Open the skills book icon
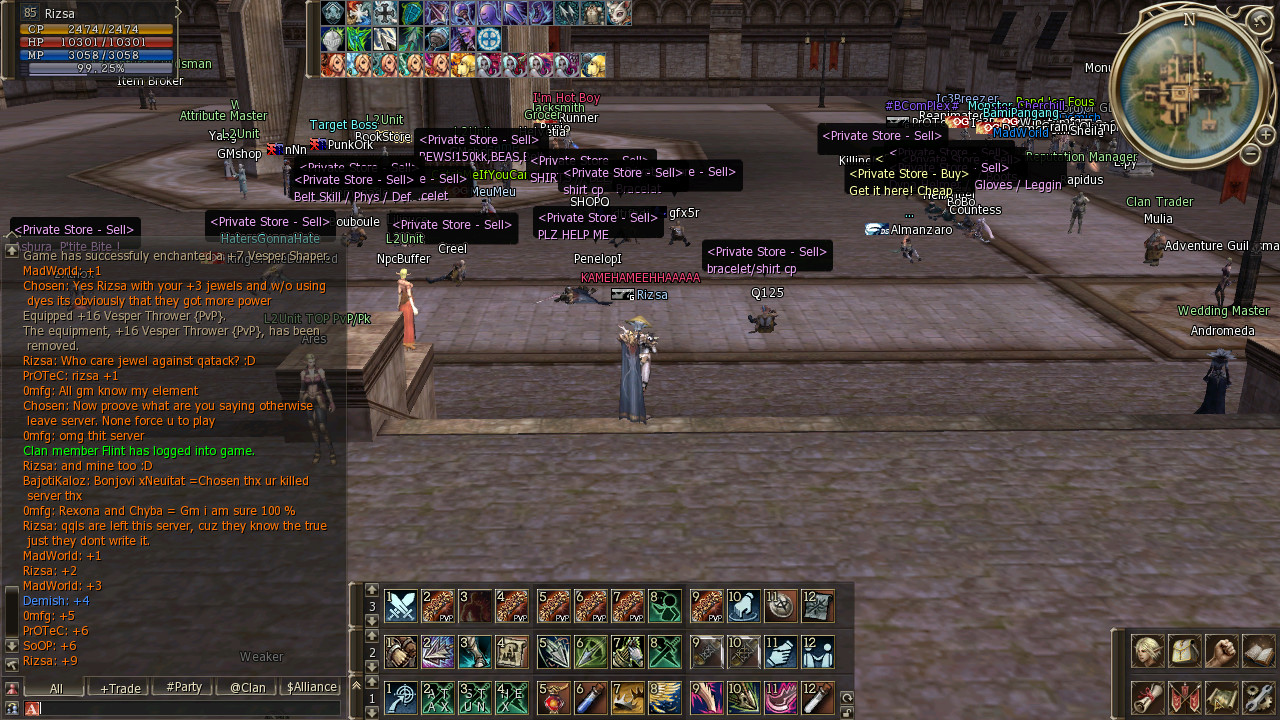The image size is (1280, 720). 1259,651
